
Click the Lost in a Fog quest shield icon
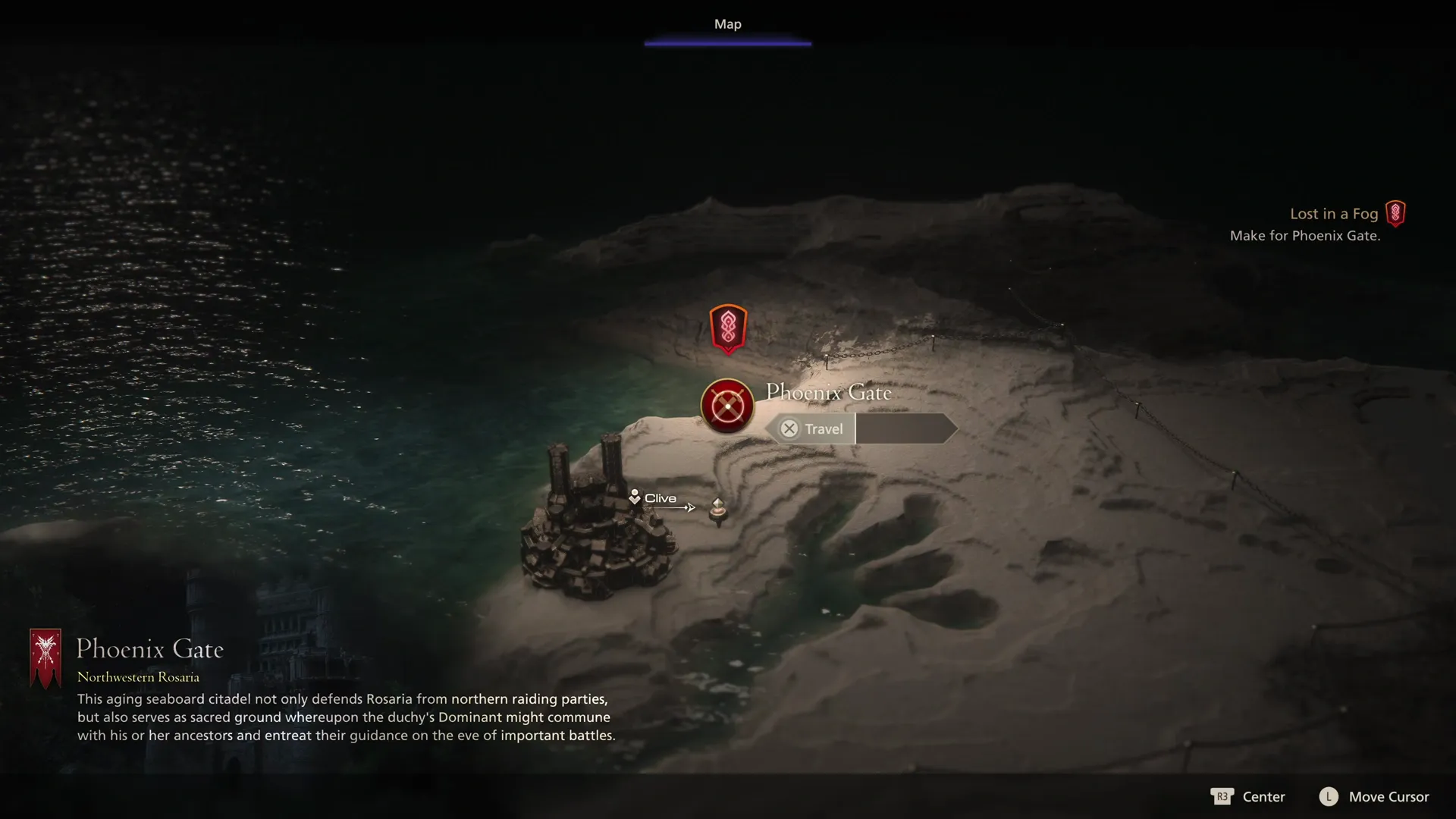pyautogui.click(x=1394, y=214)
